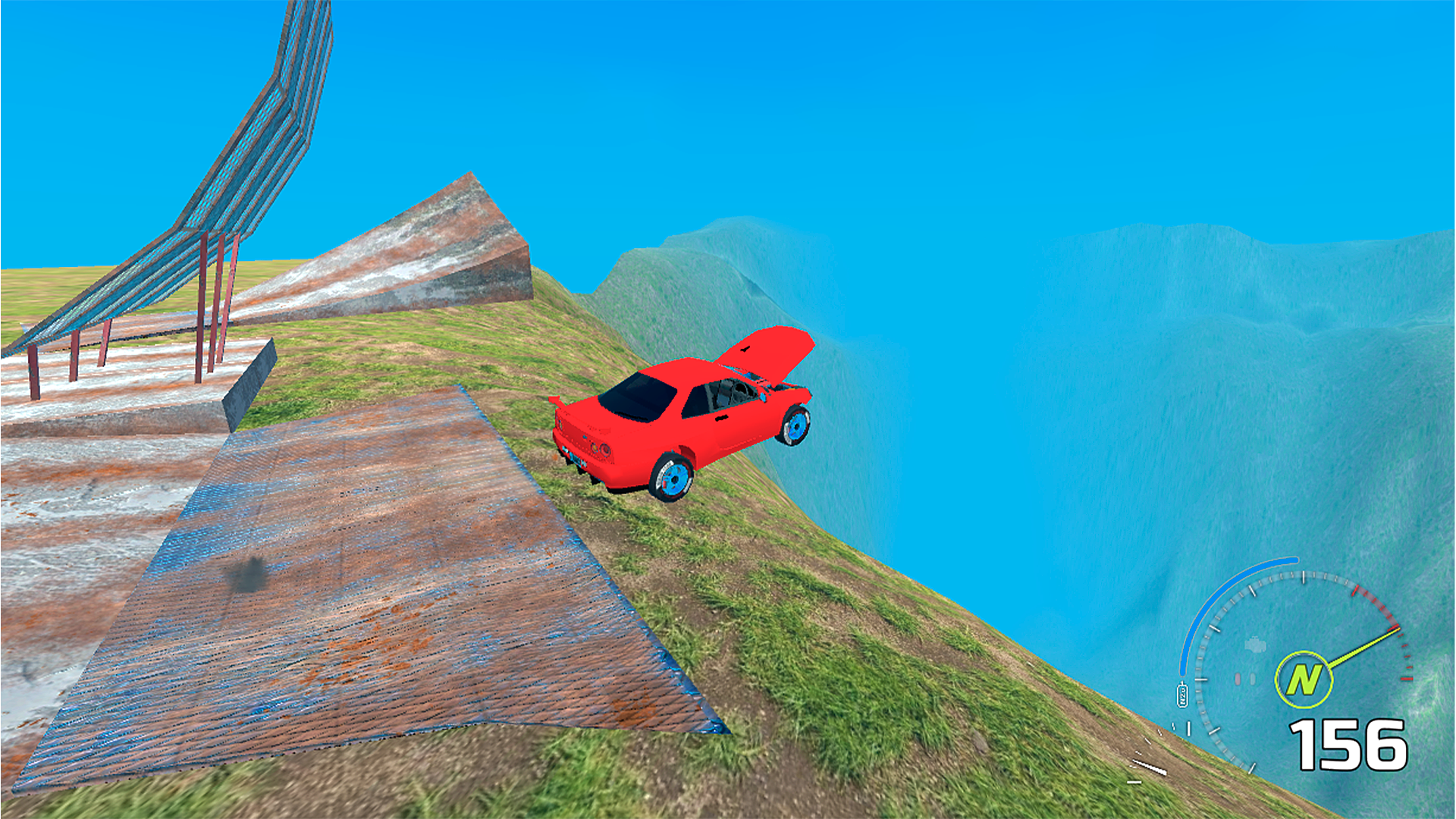Click the paired warning lights in the gauge center
The height and width of the screenshot is (819, 1456).
pos(1245,676)
